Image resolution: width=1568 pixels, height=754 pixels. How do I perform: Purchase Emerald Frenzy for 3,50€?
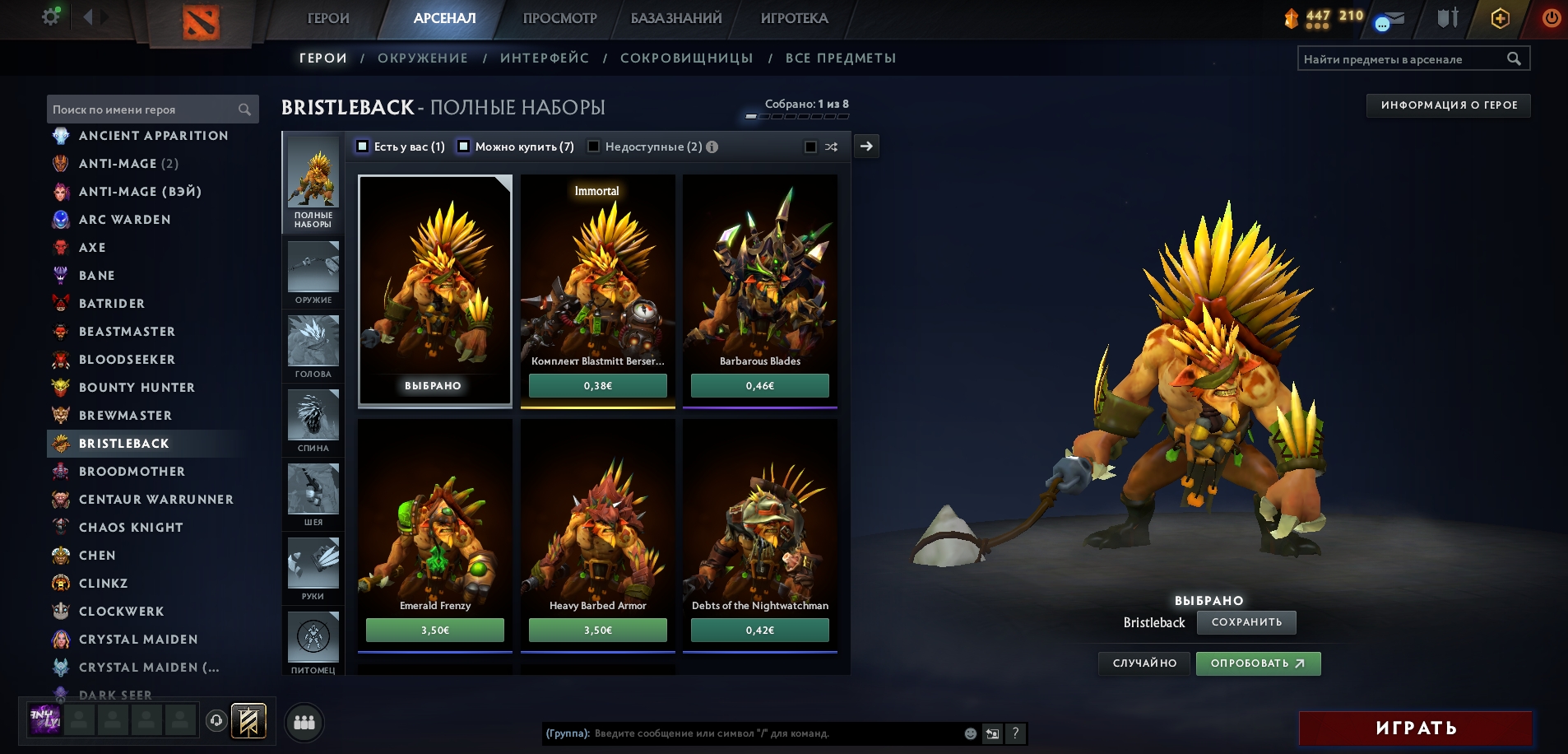(x=434, y=631)
